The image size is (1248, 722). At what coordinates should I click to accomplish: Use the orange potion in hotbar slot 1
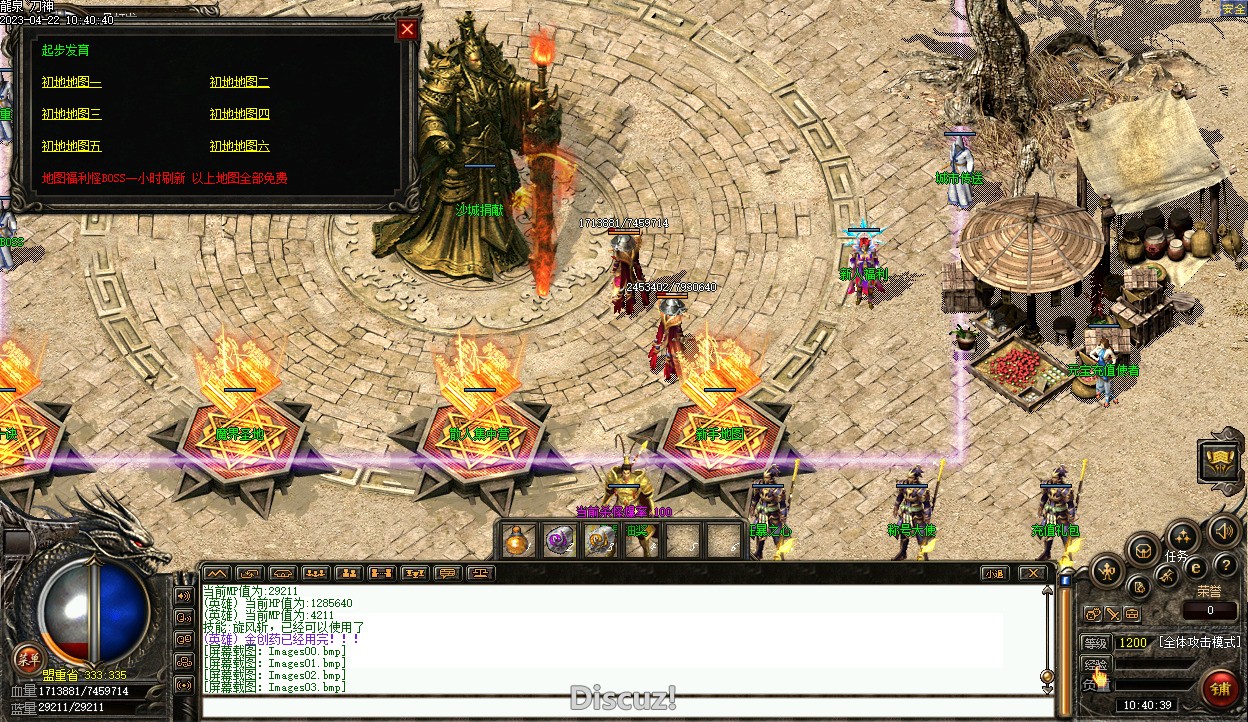517,541
